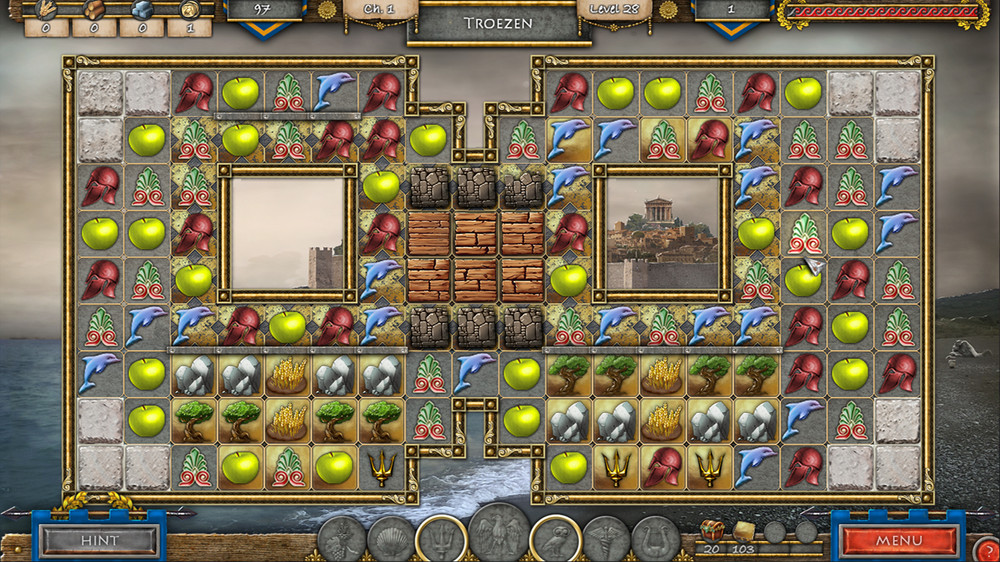Choose the caduceus coin power
The image size is (1000, 562).
[x=606, y=540]
